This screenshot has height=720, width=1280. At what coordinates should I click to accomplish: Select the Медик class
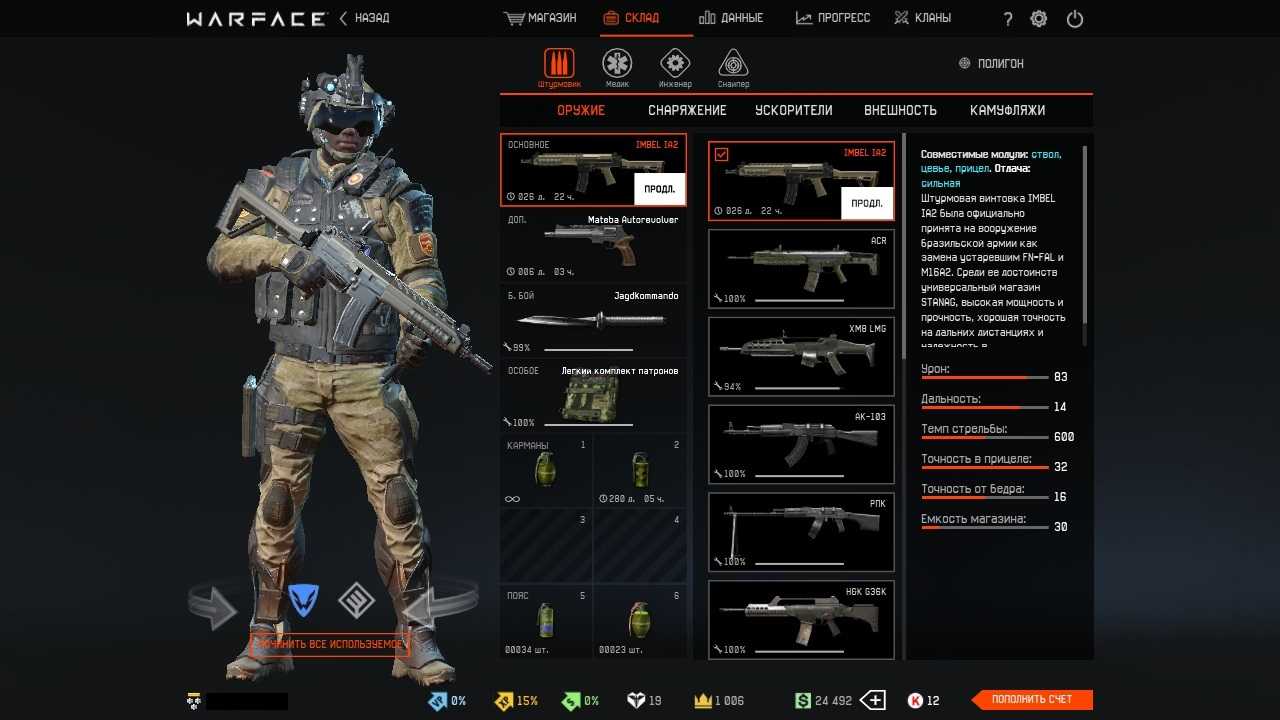coord(617,66)
